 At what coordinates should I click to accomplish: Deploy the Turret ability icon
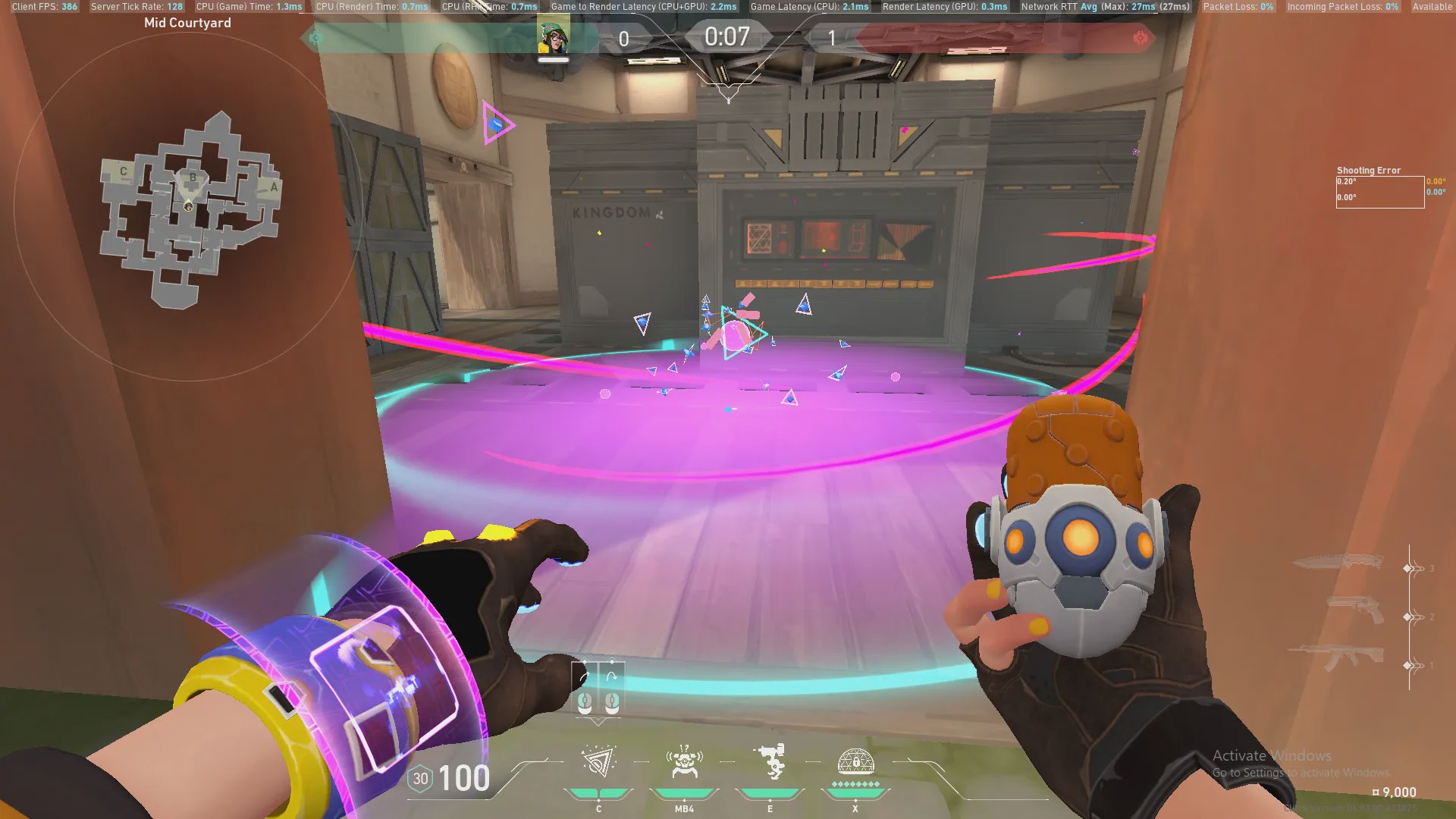click(770, 761)
